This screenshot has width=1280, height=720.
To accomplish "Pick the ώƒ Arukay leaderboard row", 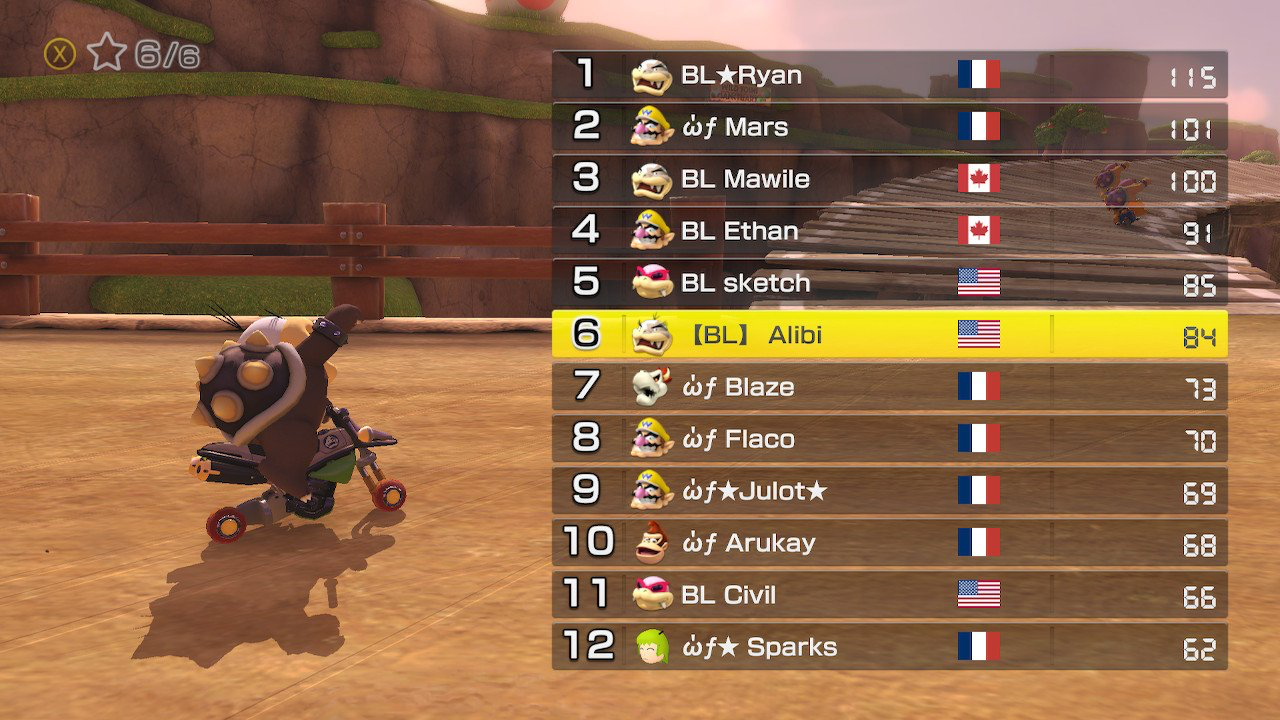I will (x=889, y=543).
